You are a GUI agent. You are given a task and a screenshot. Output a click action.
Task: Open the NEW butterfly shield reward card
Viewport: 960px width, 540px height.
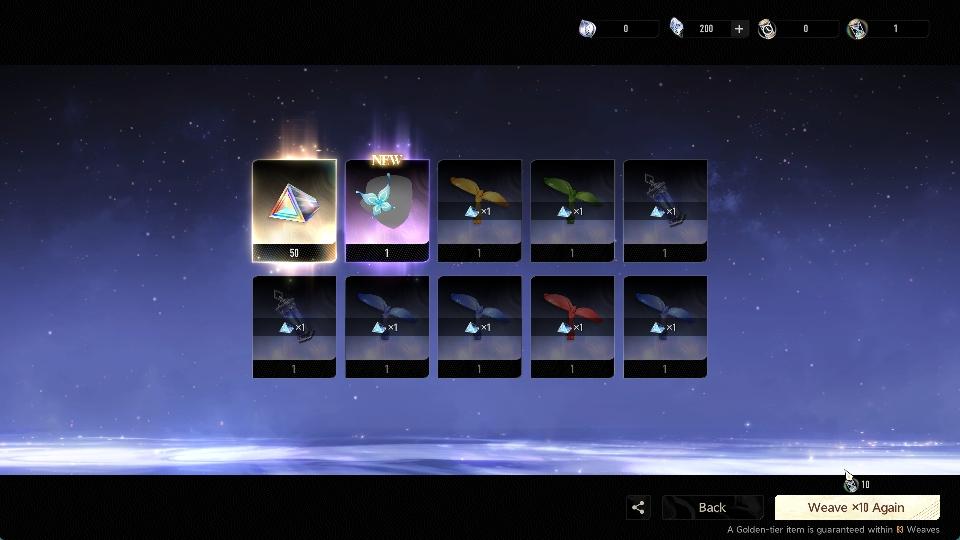387,210
